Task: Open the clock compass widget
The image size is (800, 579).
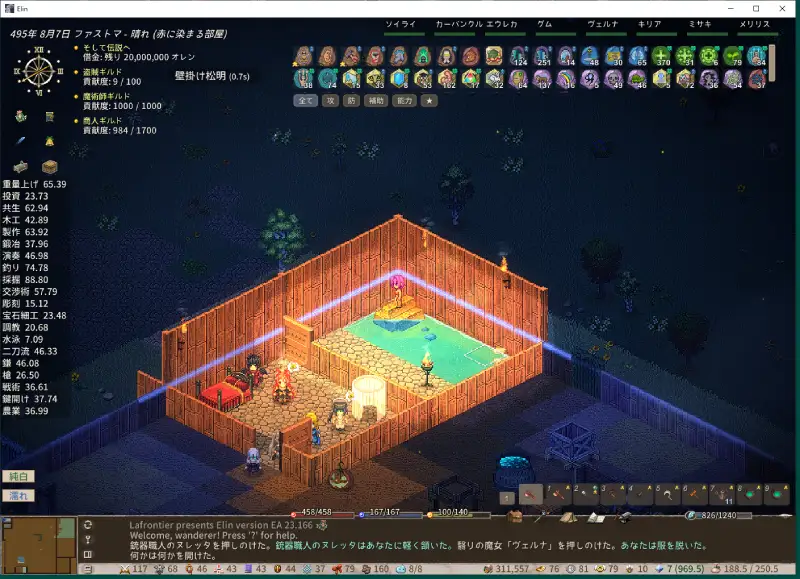Action: coord(39,68)
